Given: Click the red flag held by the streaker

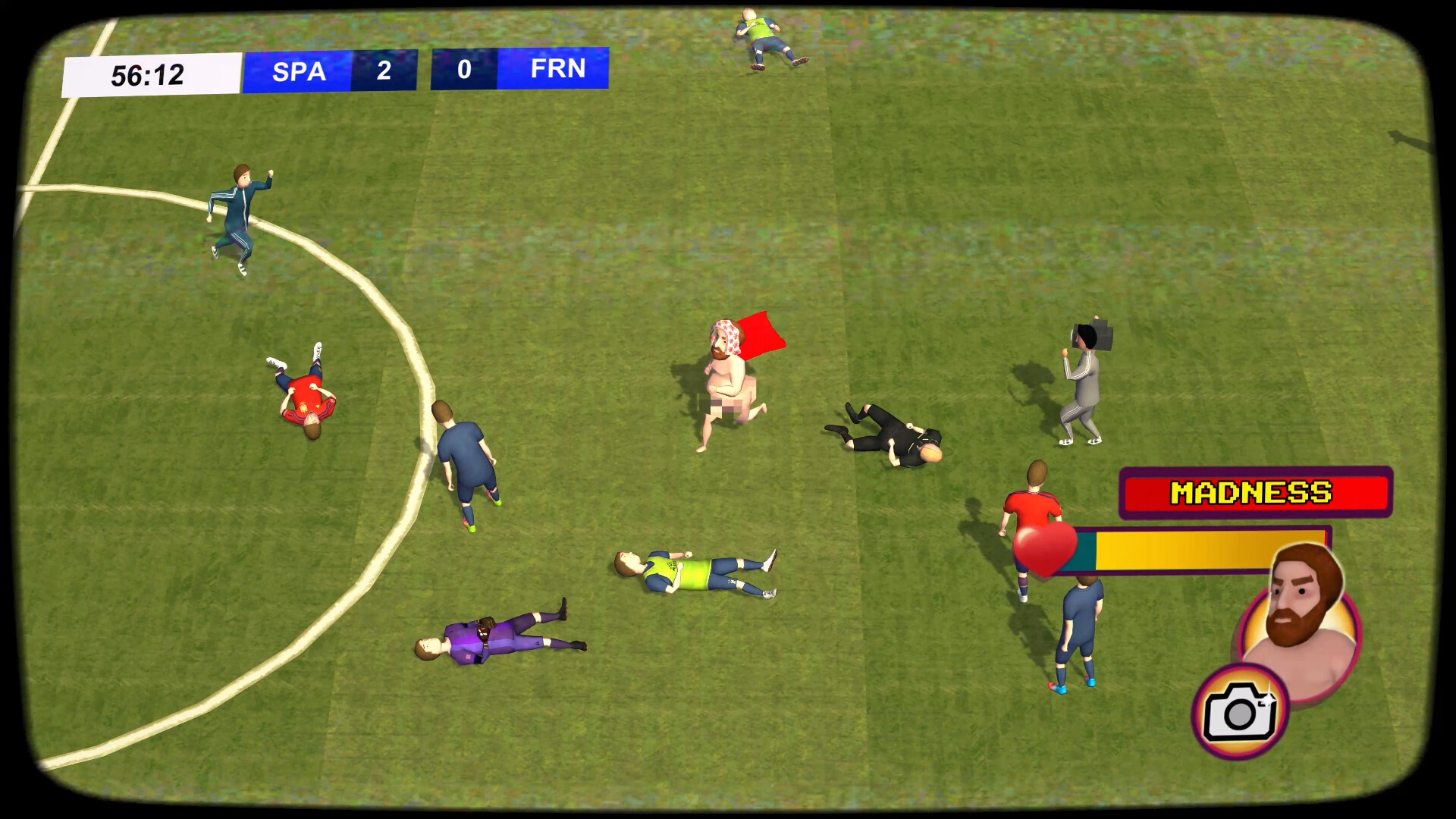Looking at the screenshot, I should [762, 336].
